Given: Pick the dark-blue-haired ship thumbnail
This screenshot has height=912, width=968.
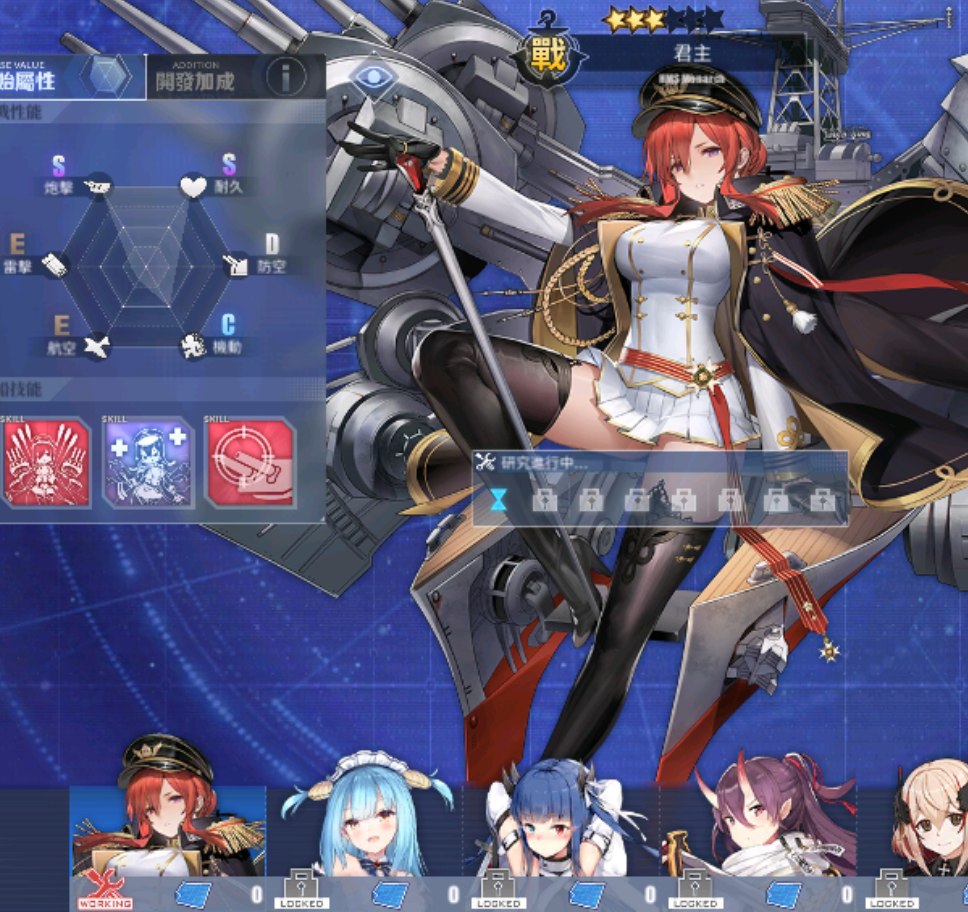Looking at the screenshot, I should pos(562,830).
